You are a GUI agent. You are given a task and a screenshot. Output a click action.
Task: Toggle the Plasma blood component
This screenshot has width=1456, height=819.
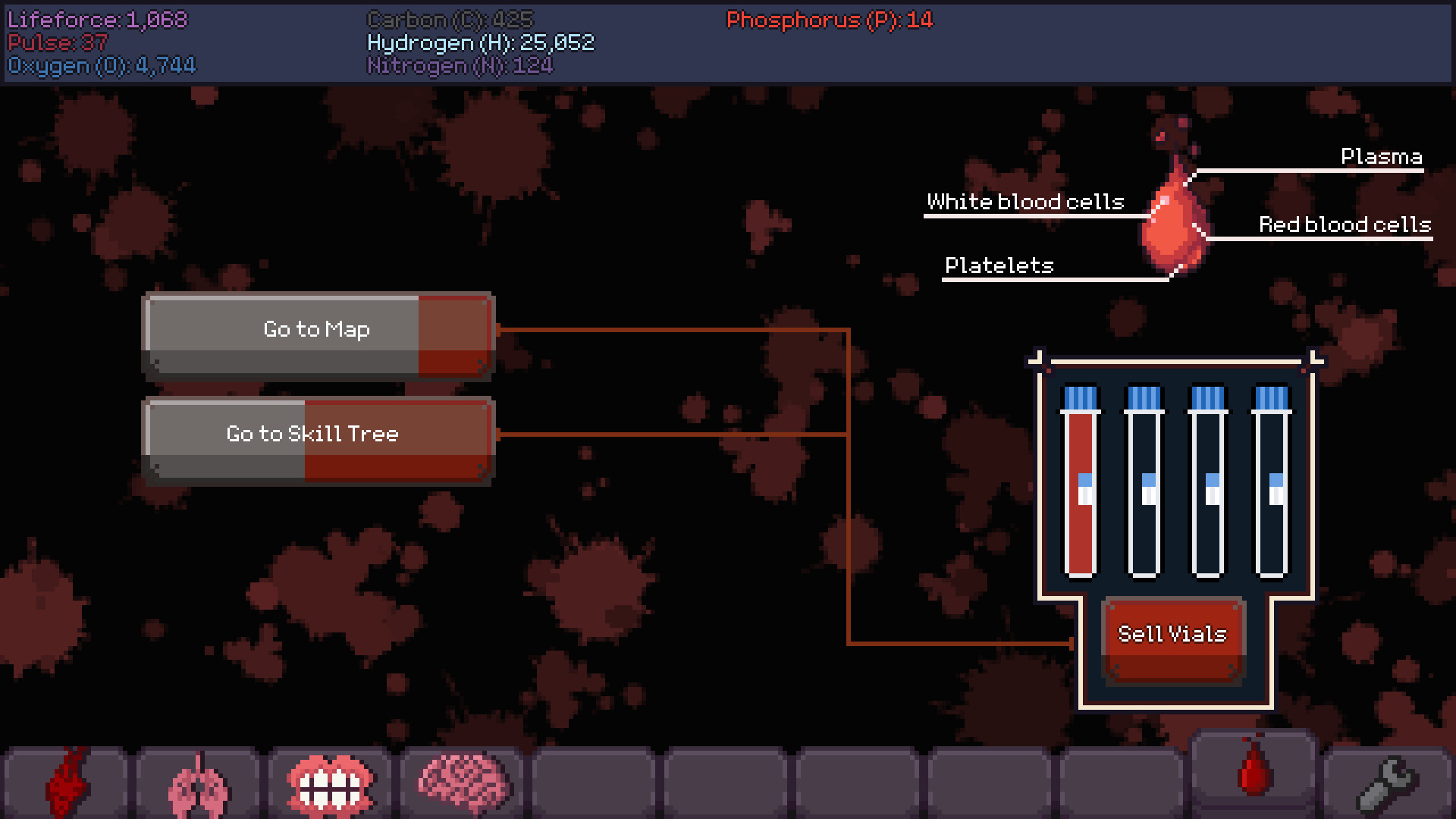tap(1381, 158)
